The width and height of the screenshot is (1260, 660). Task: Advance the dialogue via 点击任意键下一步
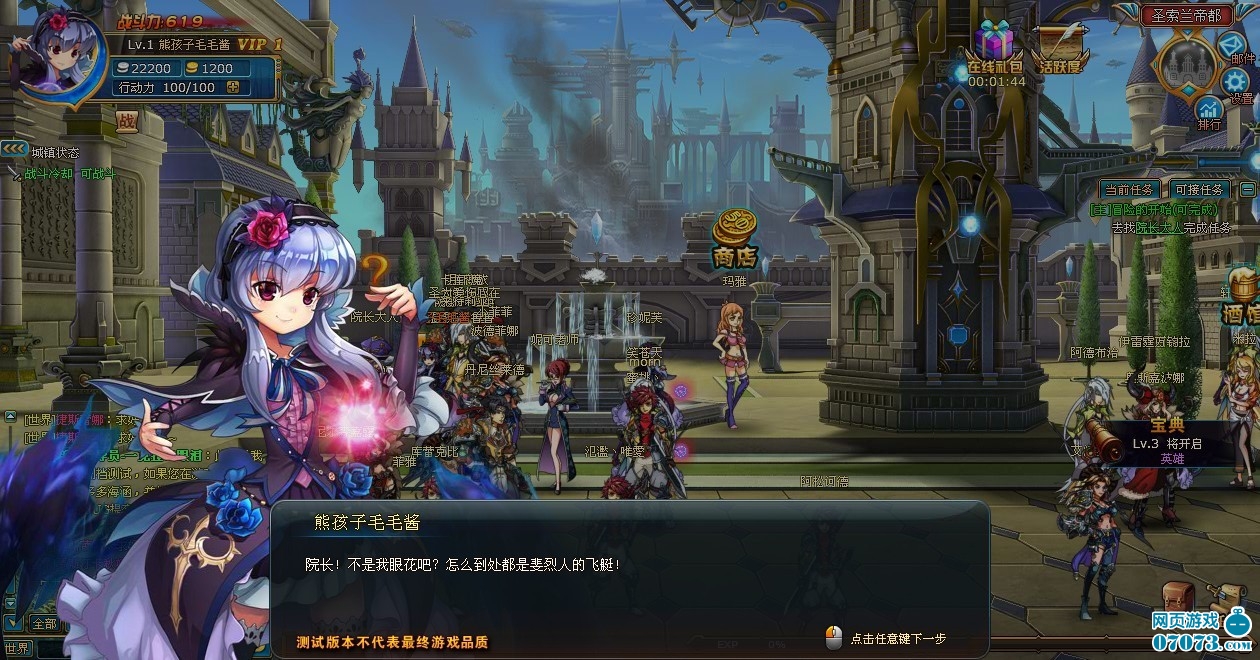(x=886, y=638)
